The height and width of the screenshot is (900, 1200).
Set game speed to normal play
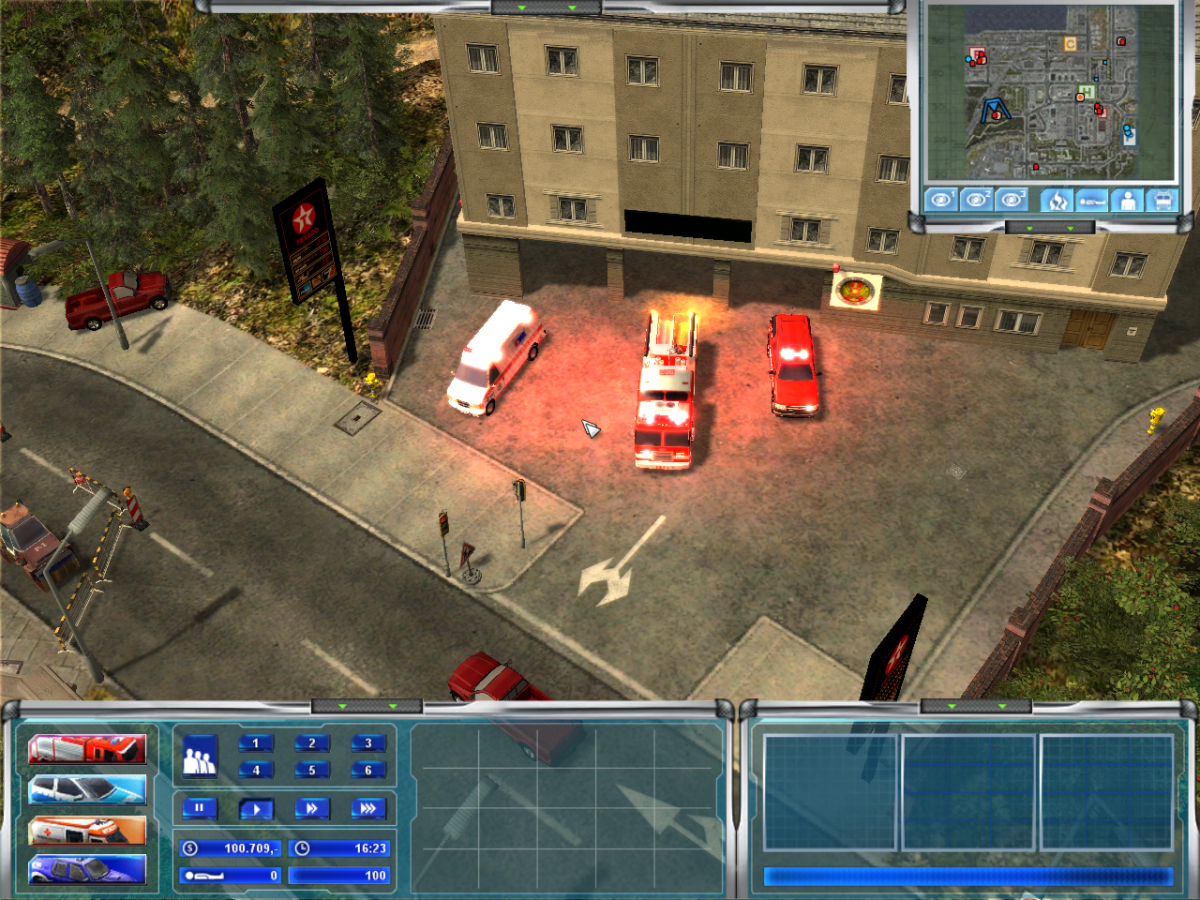256,808
